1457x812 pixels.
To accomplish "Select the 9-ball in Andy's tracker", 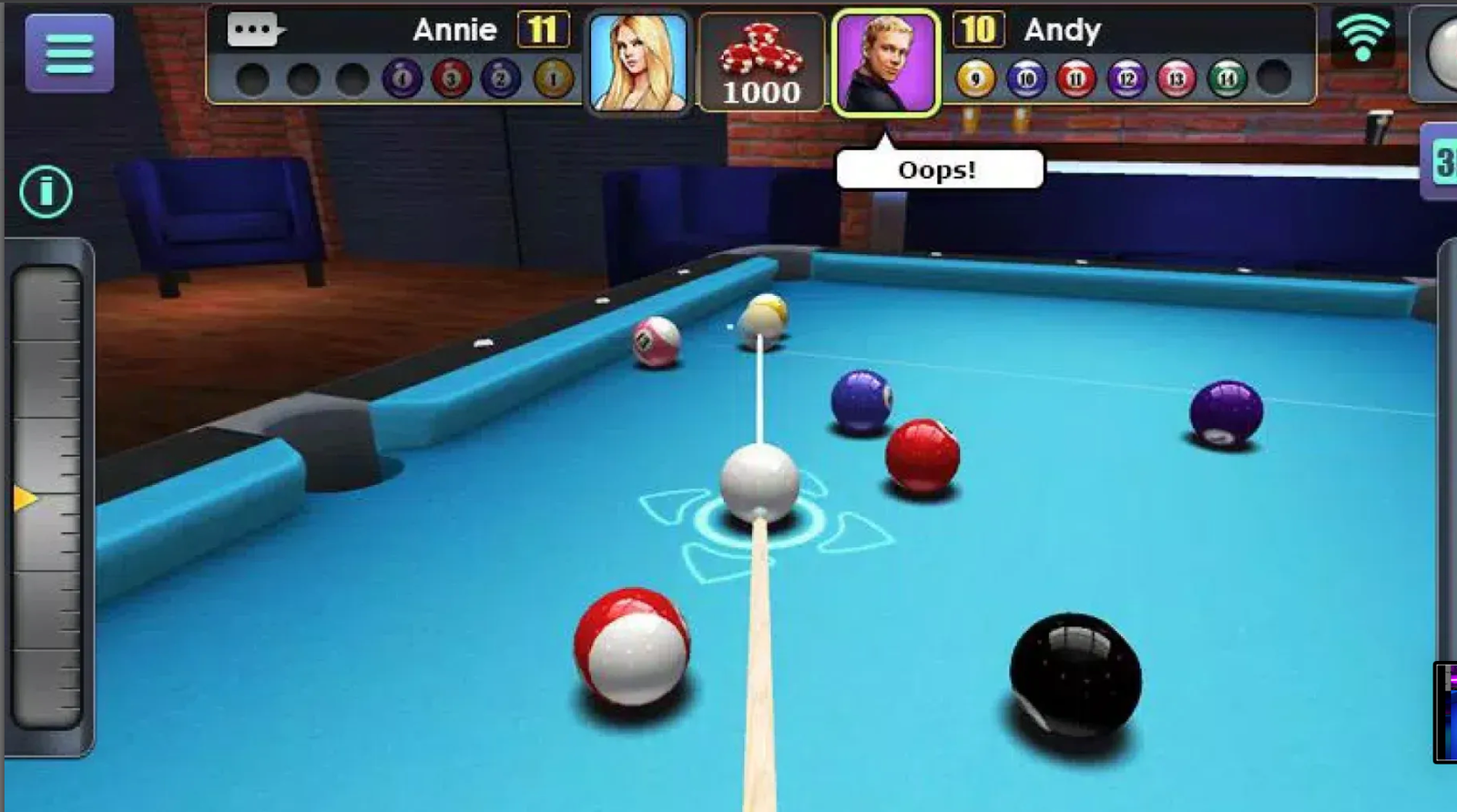I will point(975,77).
